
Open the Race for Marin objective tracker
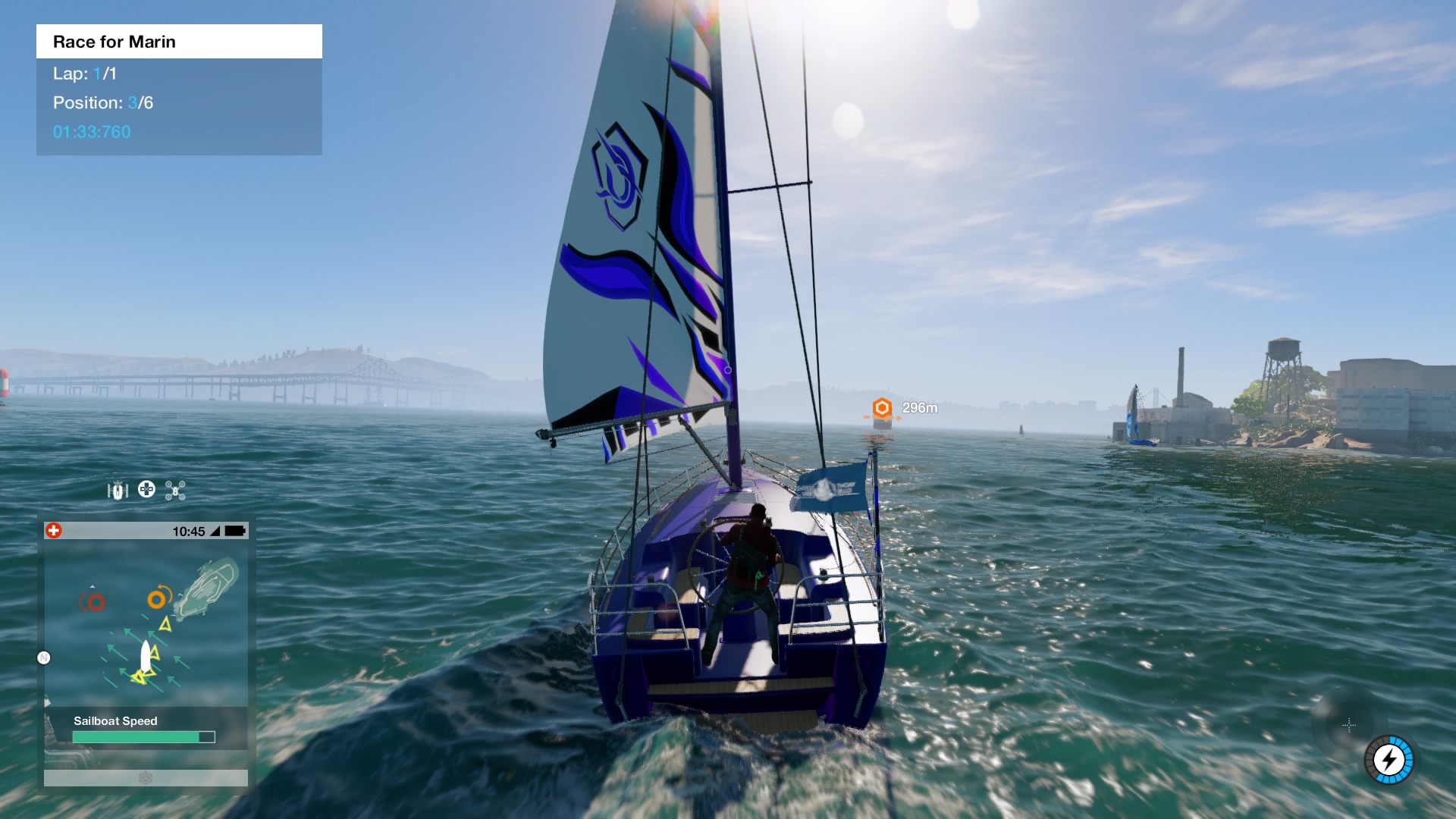(x=179, y=42)
